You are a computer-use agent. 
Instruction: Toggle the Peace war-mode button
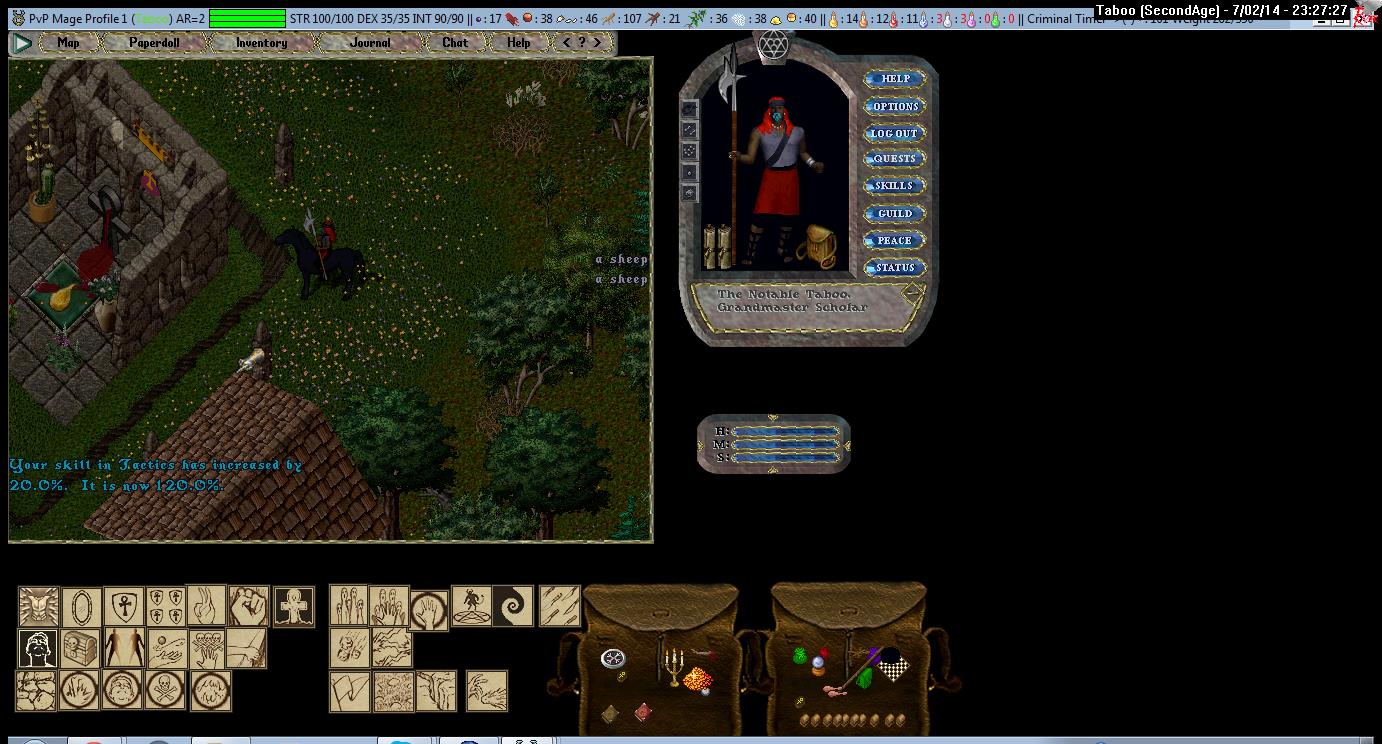click(x=894, y=240)
